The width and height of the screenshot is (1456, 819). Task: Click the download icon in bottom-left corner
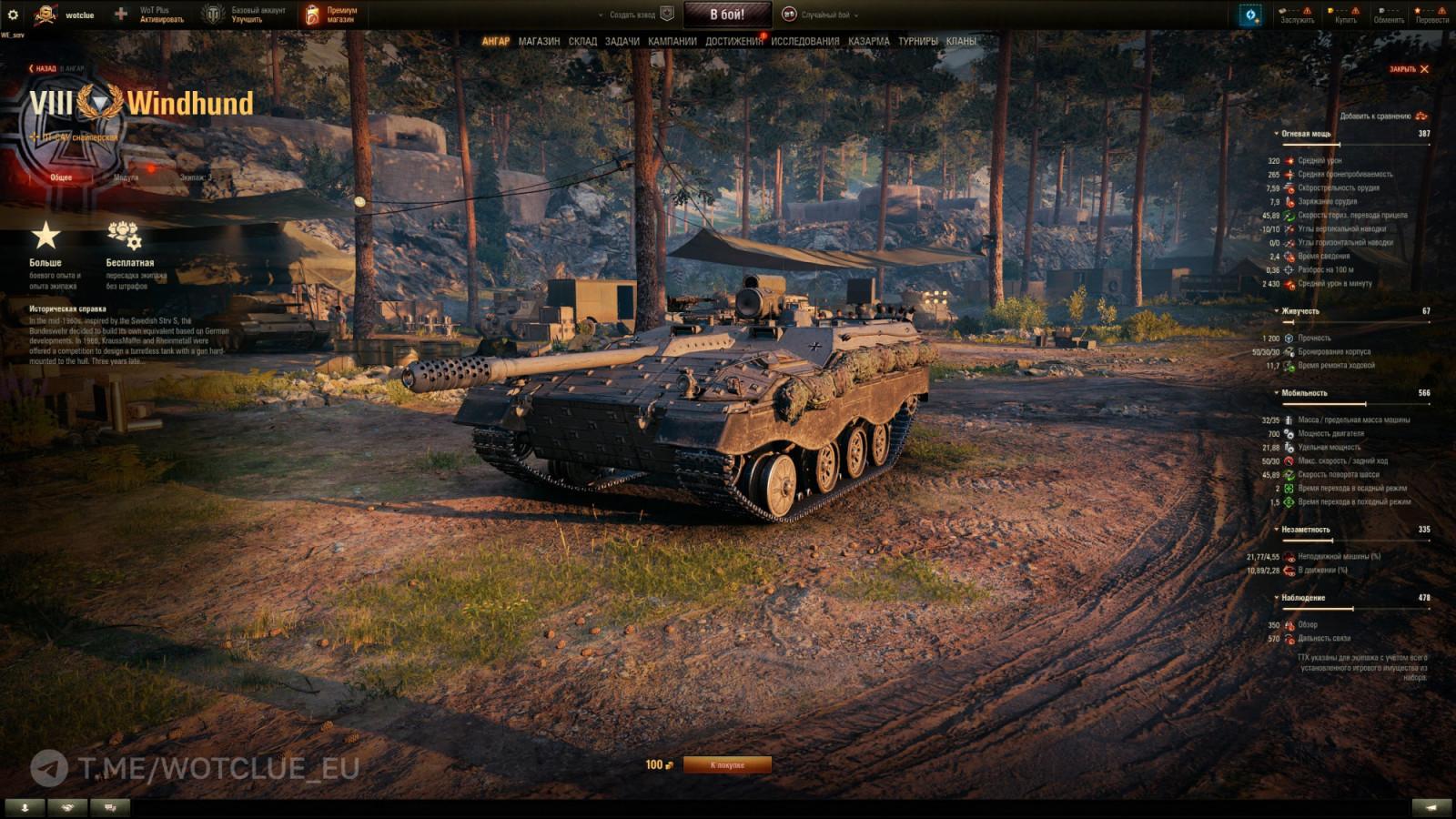click(25, 805)
